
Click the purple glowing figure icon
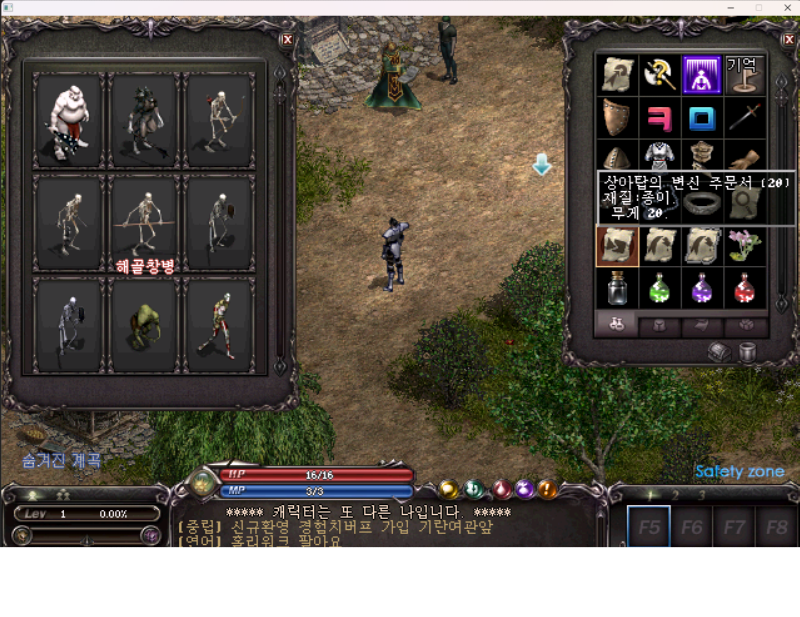pos(702,75)
